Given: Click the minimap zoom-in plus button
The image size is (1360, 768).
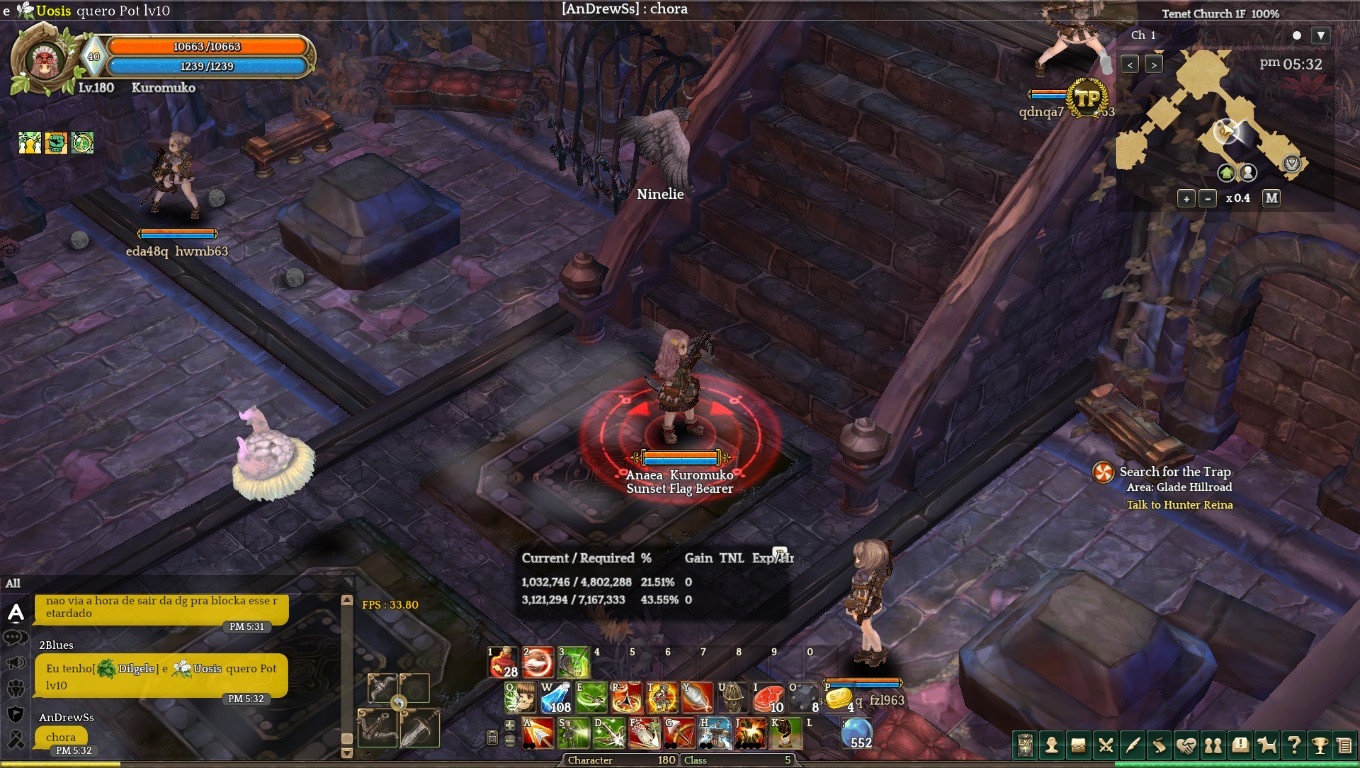Looking at the screenshot, I should coord(1186,198).
